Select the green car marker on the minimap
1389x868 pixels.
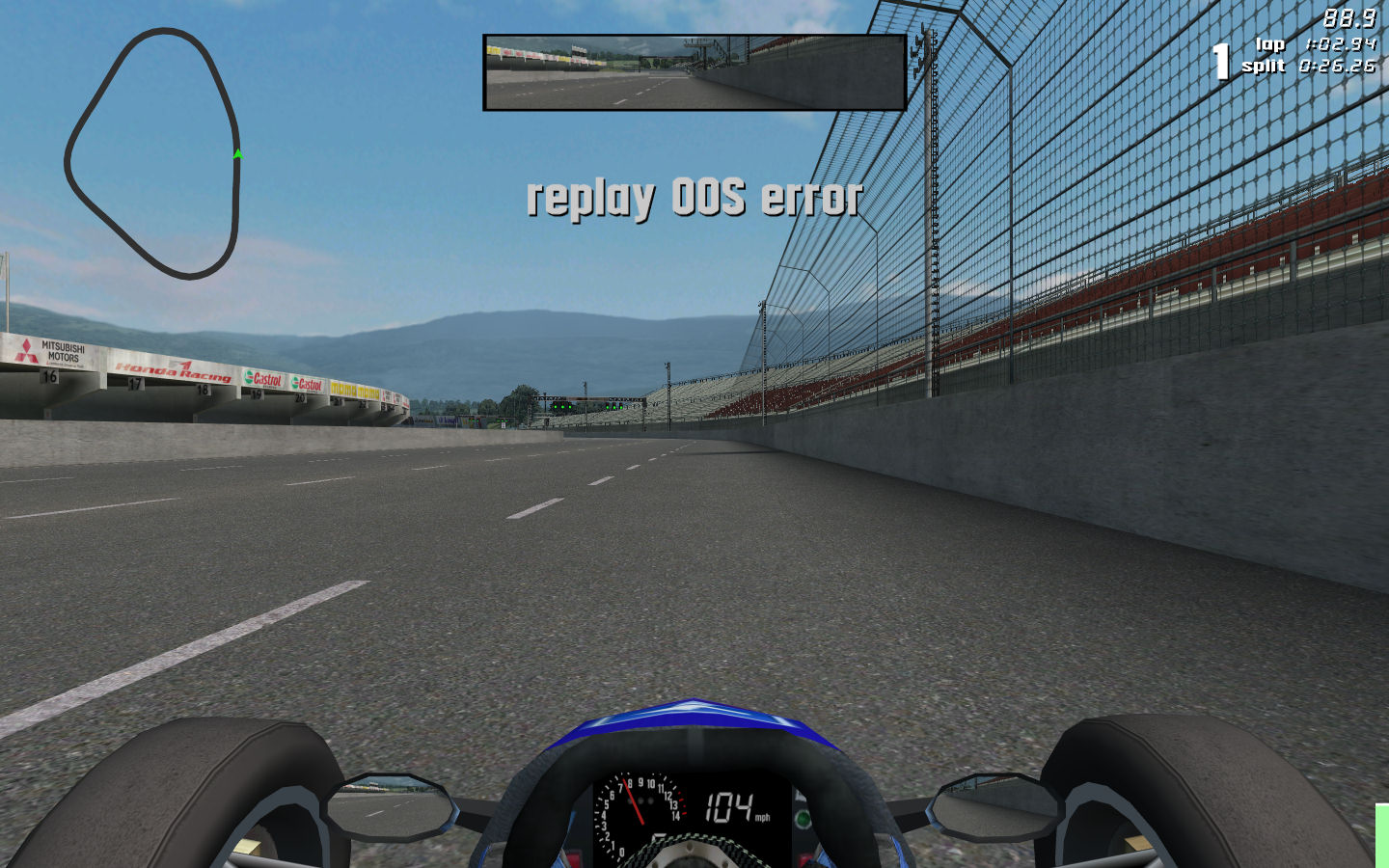[x=237, y=153]
